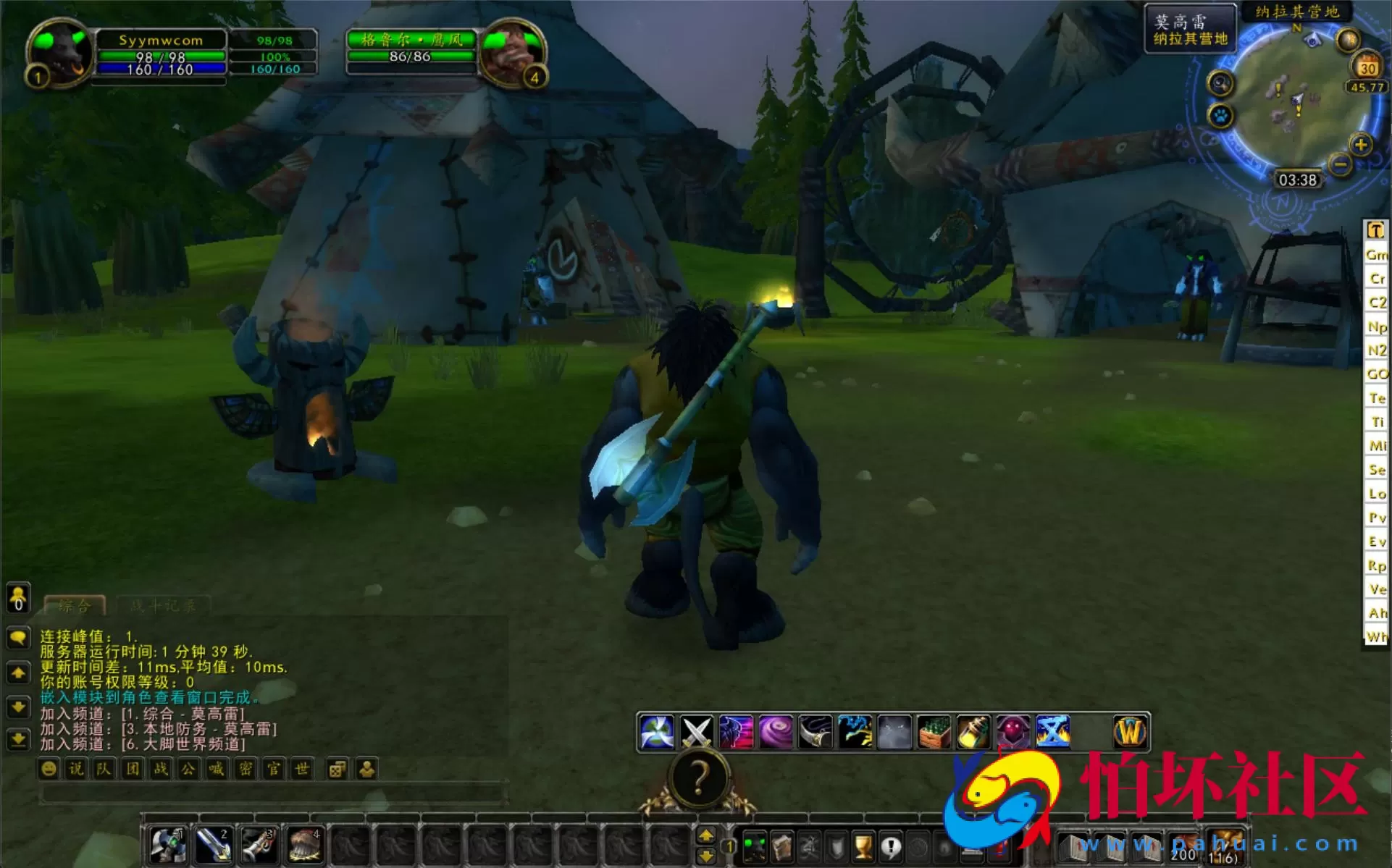Toggle the Gm addon panel on right sidebar

point(1375,255)
